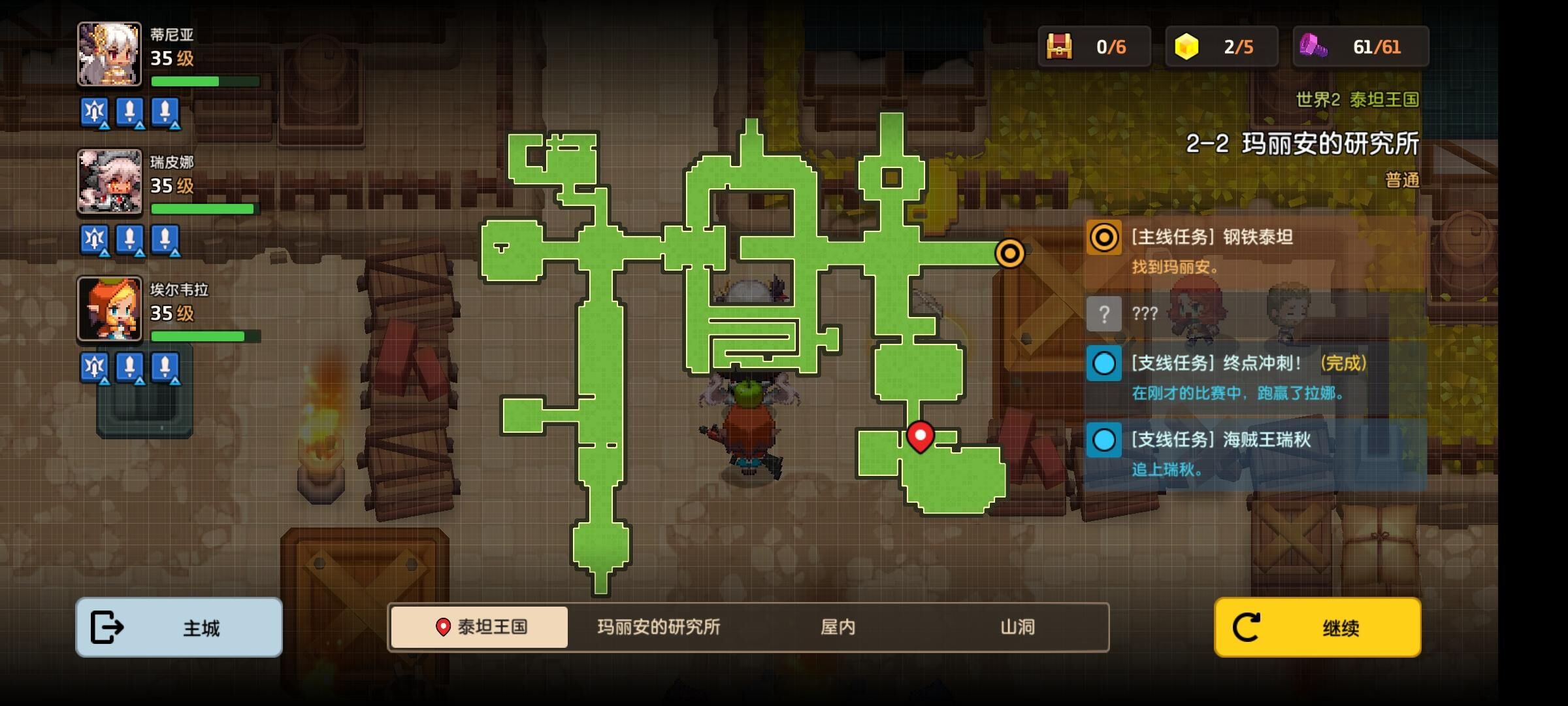Select the 山洞 location tab

[x=1017, y=626]
